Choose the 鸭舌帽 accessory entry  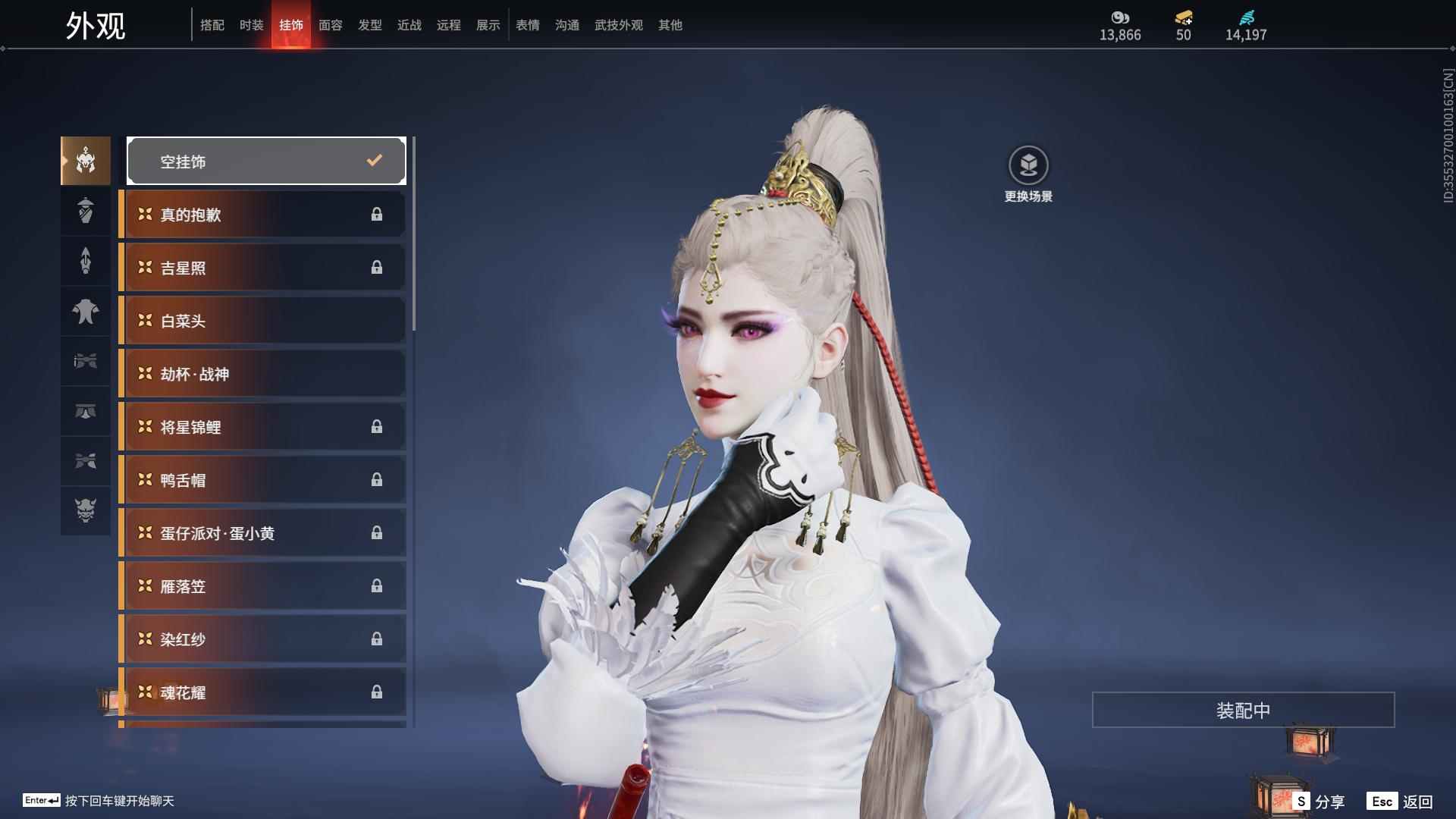tap(262, 480)
